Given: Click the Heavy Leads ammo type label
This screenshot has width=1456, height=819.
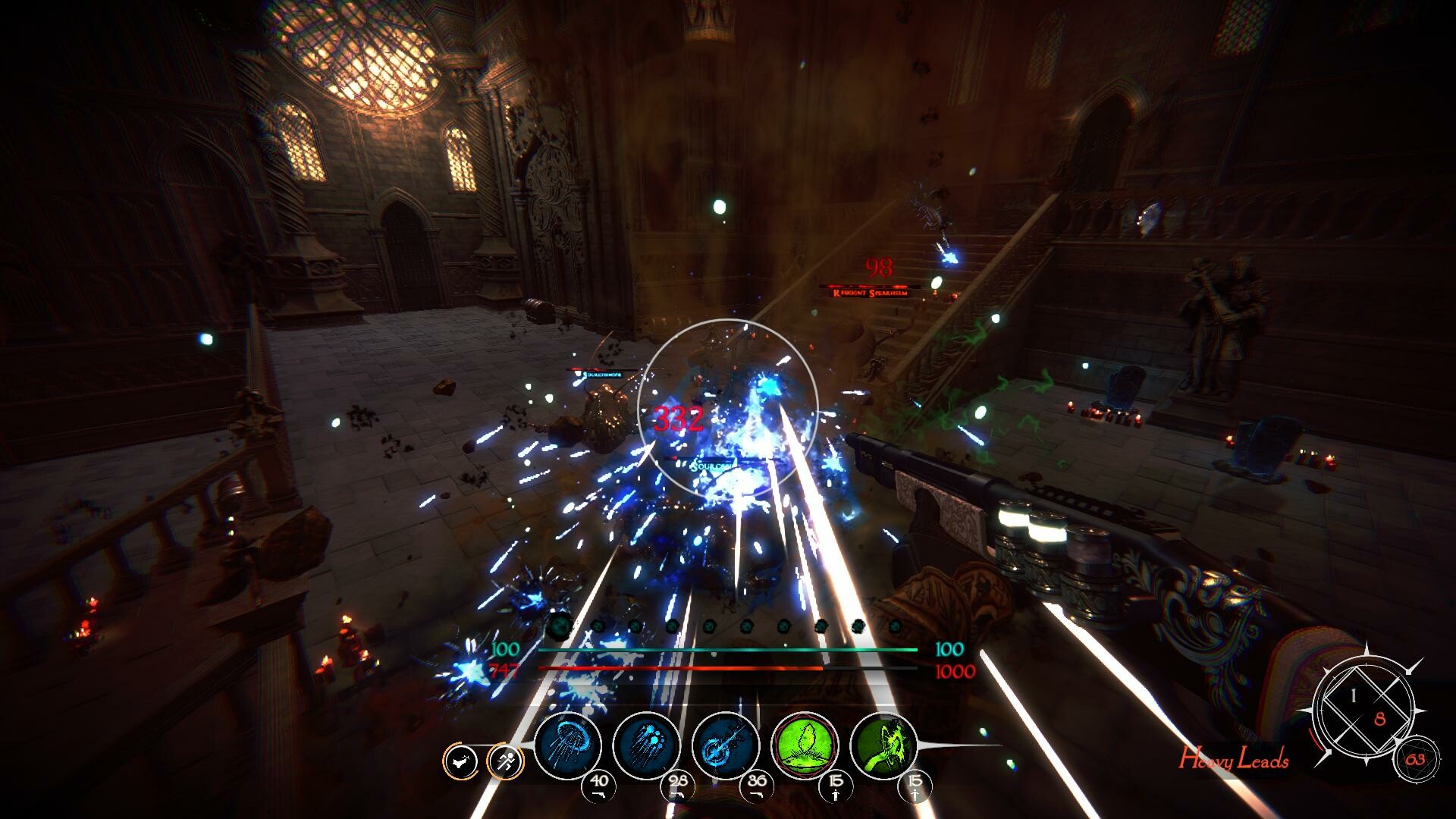Looking at the screenshot, I should pyautogui.click(x=1233, y=759).
